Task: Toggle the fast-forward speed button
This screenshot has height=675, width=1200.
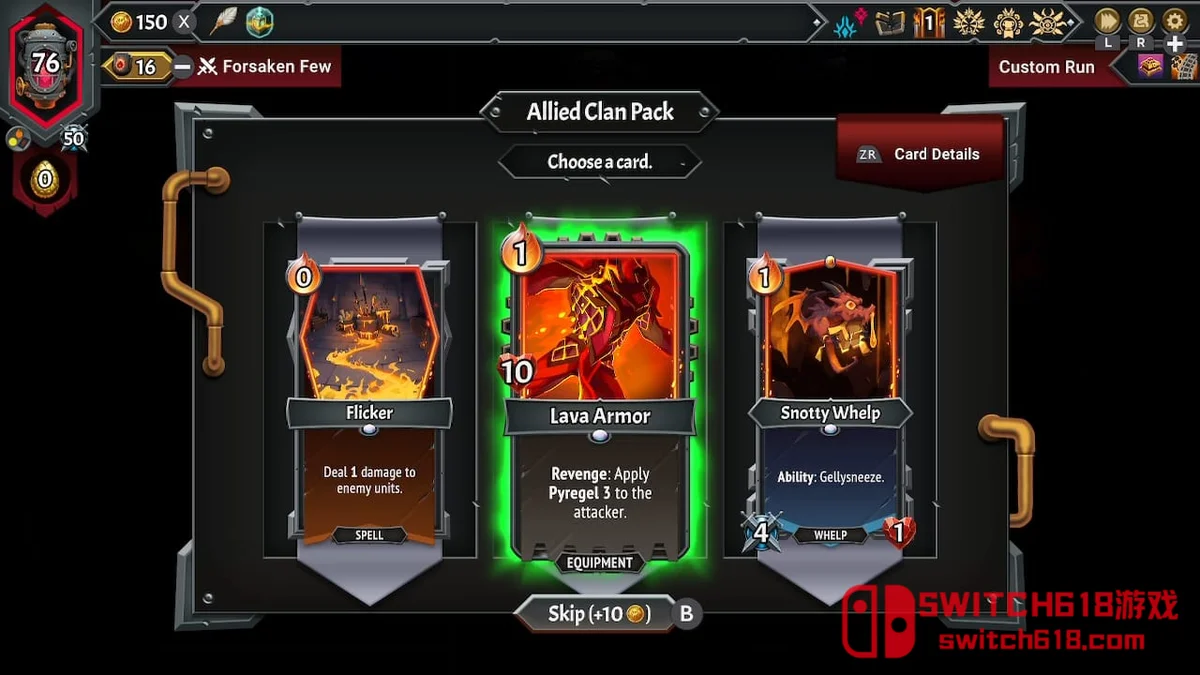Action: 1107,21
